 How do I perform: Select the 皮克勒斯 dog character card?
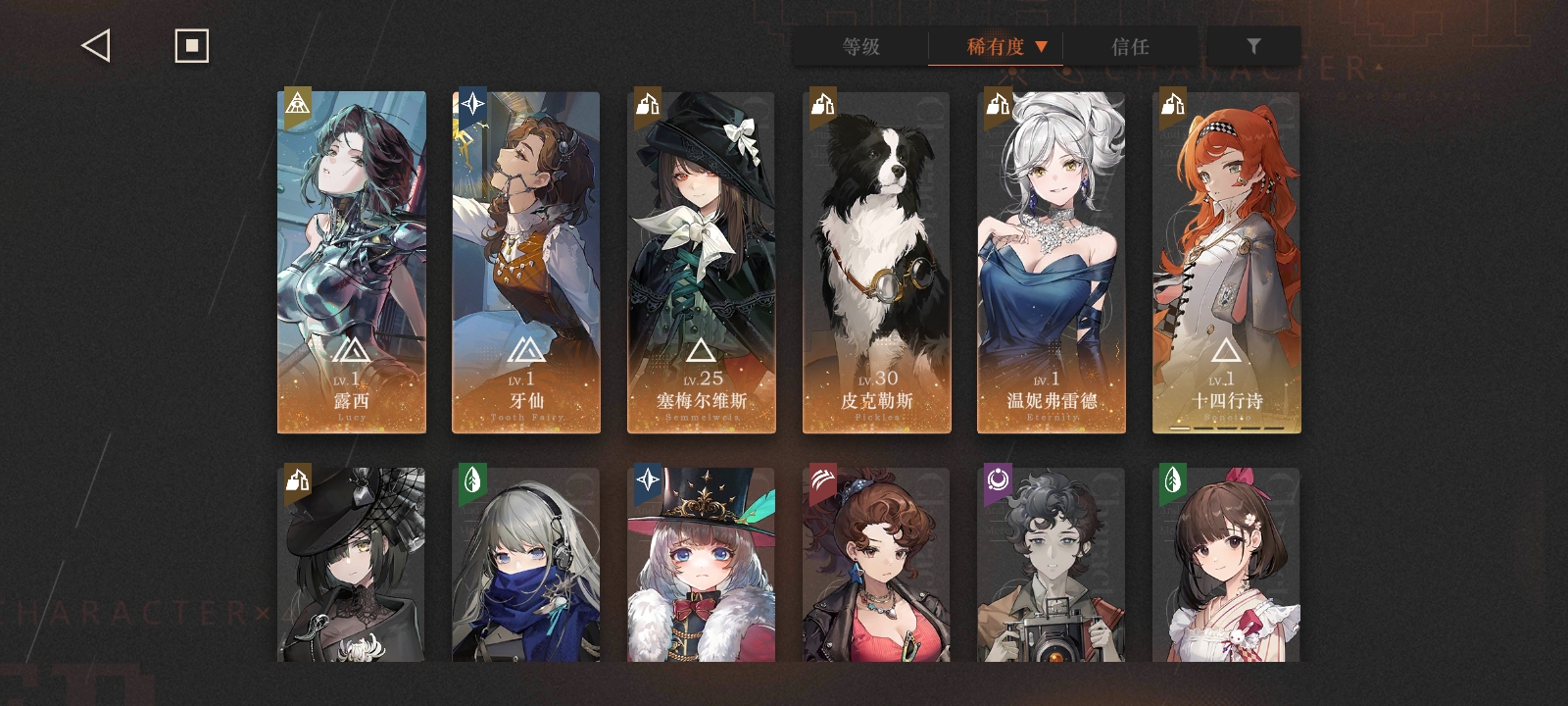point(876,262)
